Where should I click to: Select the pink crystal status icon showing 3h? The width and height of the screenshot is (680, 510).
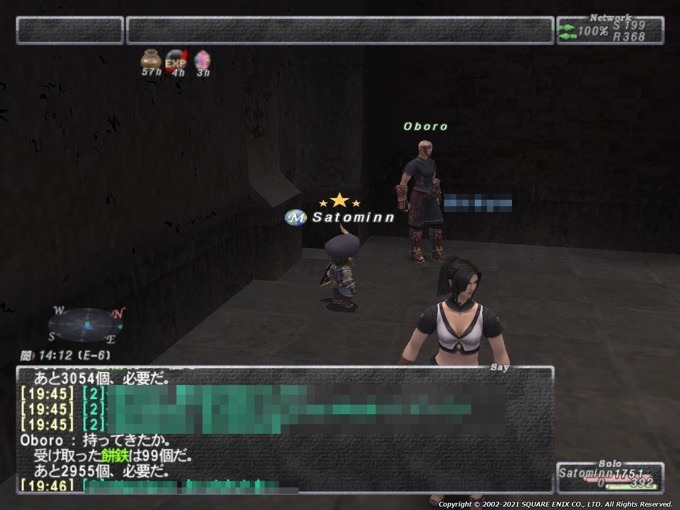click(x=202, y=61)
